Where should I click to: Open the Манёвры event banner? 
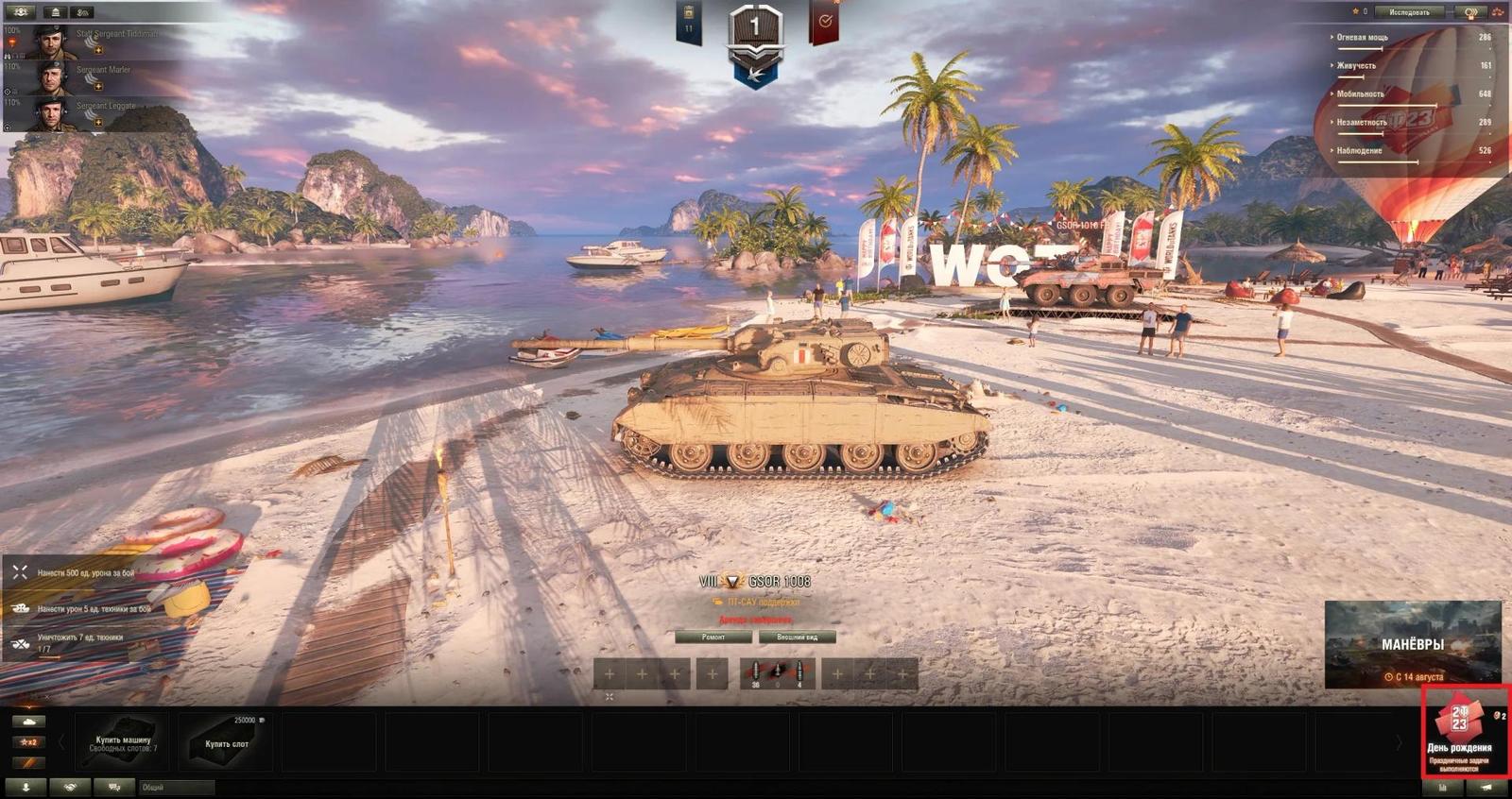click(x=1412, y=645)
